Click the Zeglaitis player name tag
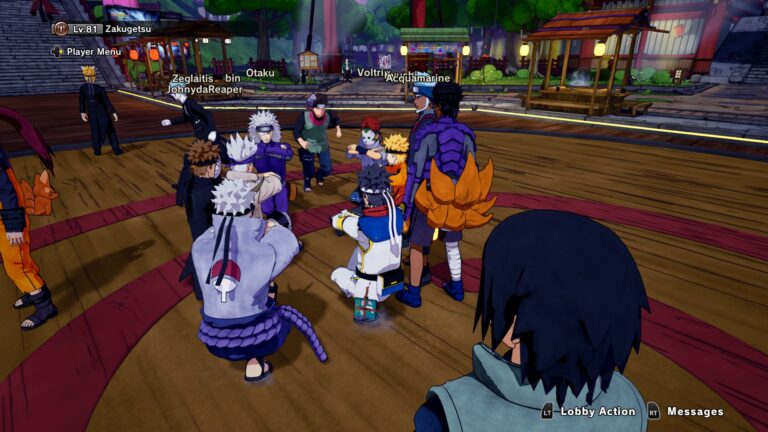768x432 pixels. click(192, 77)
